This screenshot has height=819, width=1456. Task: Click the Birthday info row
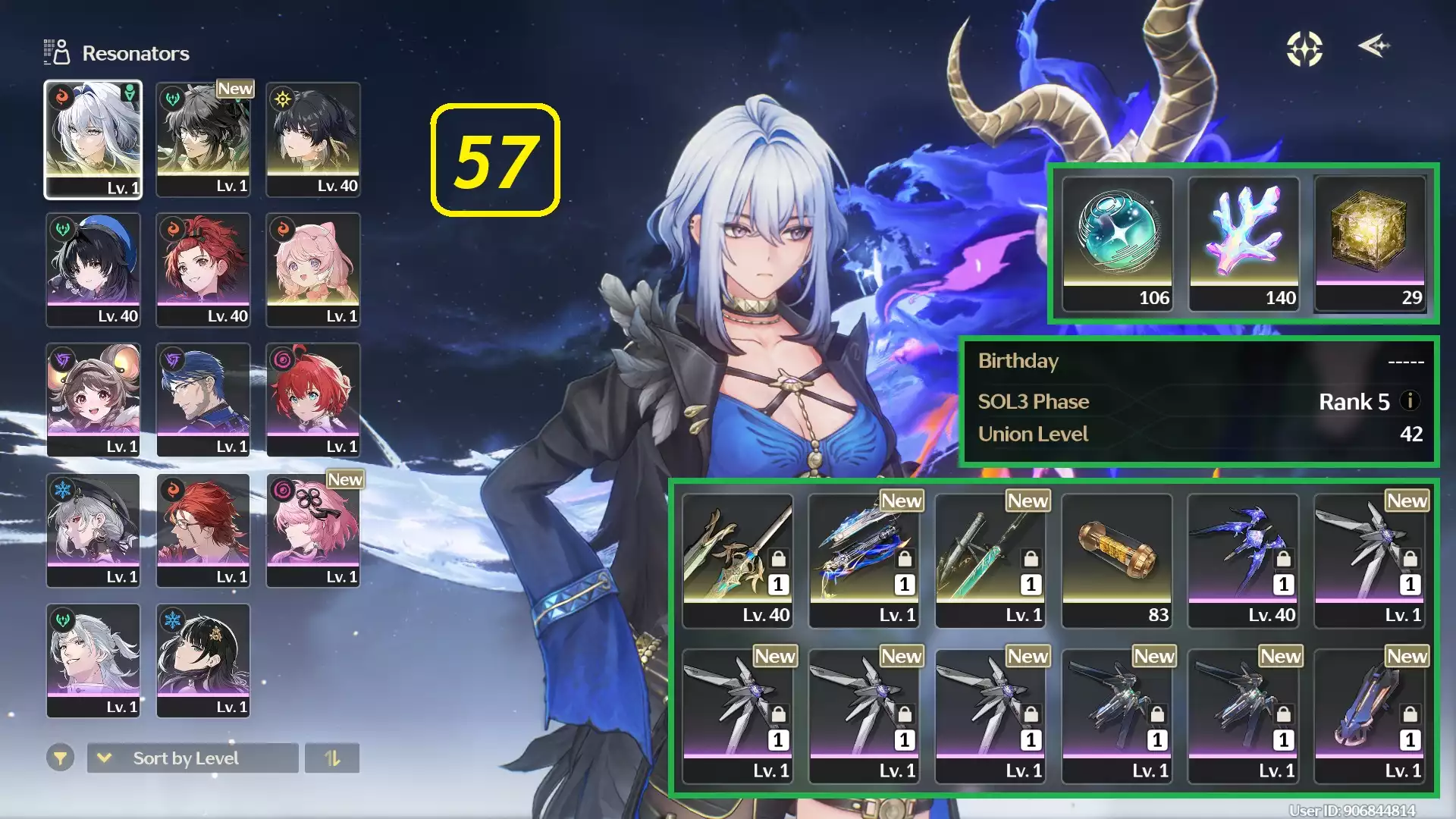tap(1198, 362)
